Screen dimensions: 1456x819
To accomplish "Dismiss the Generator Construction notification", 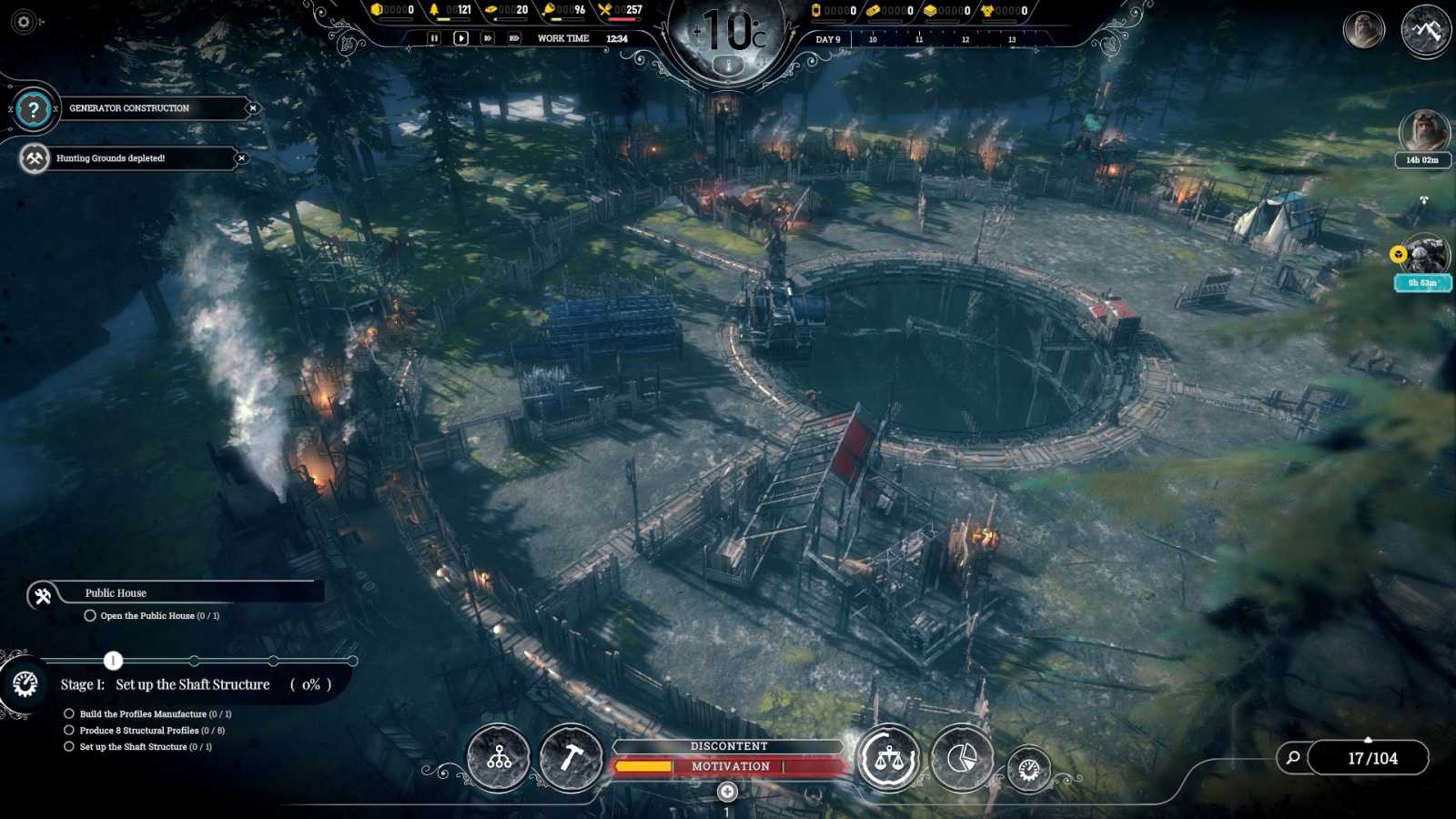I will 252,108.
